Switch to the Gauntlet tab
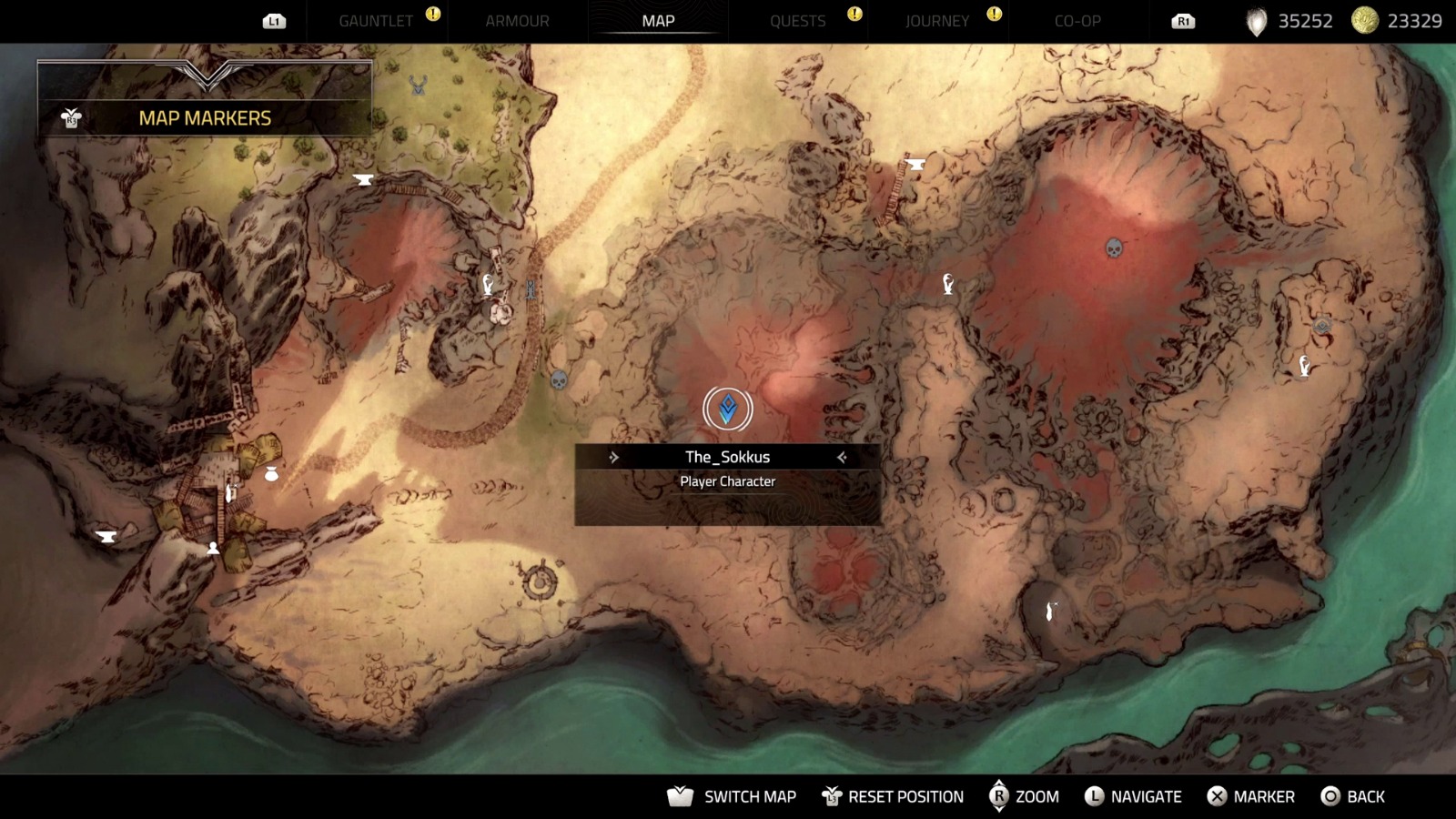Screen dimensions: 1456x819 tap(375, 21)
